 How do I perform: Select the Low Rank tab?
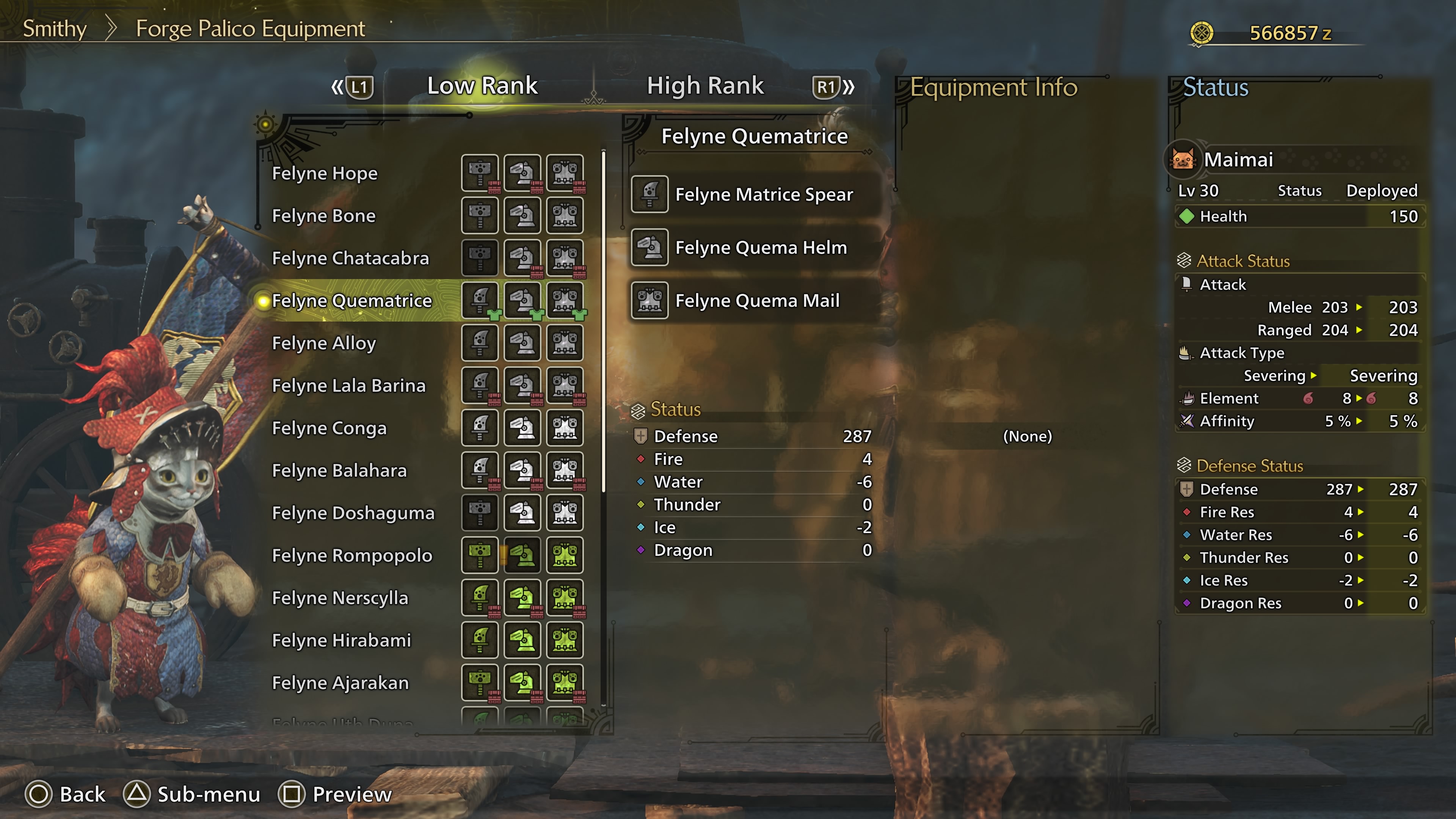[482, 86]
